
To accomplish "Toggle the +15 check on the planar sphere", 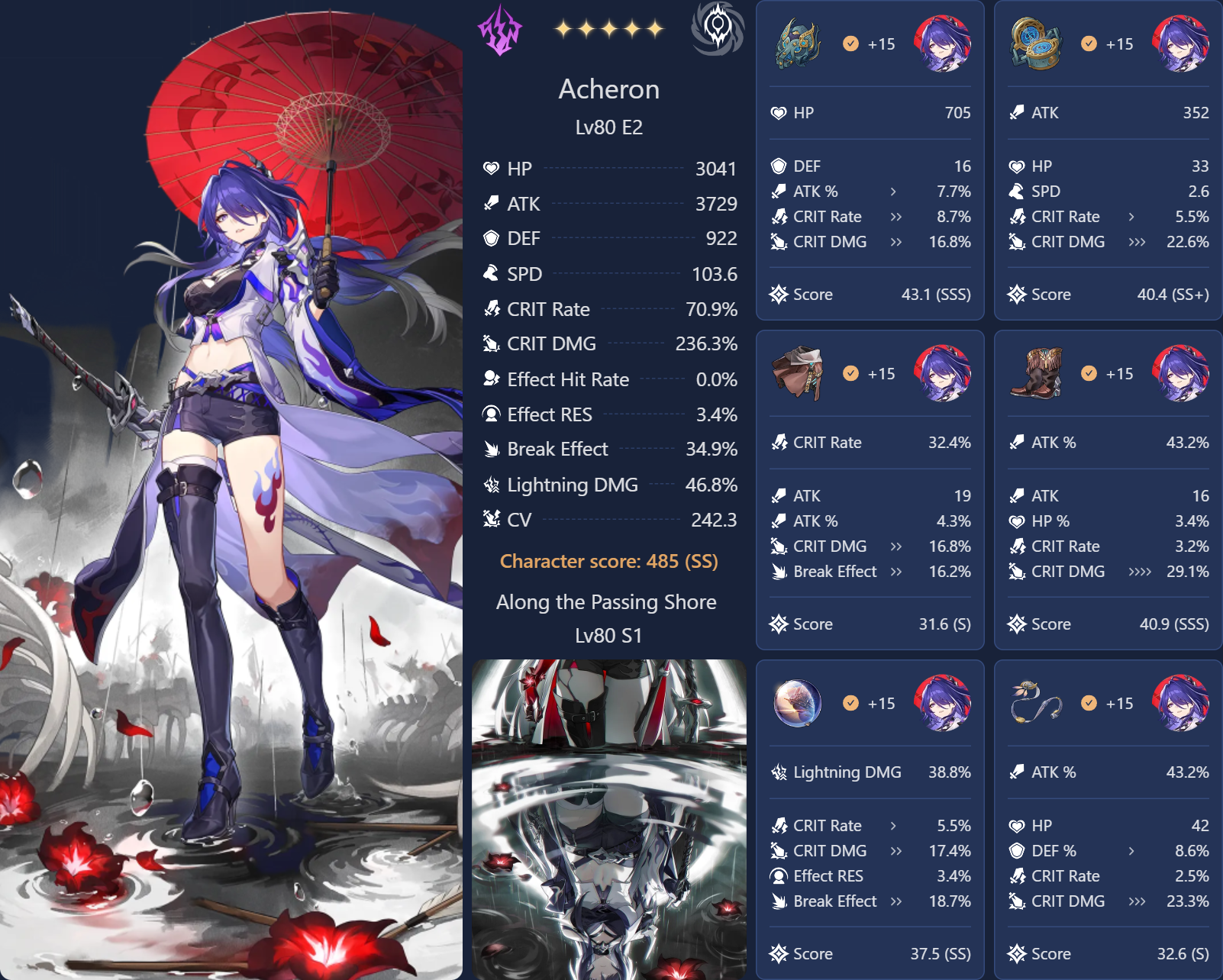I will (x=850, y=703).
